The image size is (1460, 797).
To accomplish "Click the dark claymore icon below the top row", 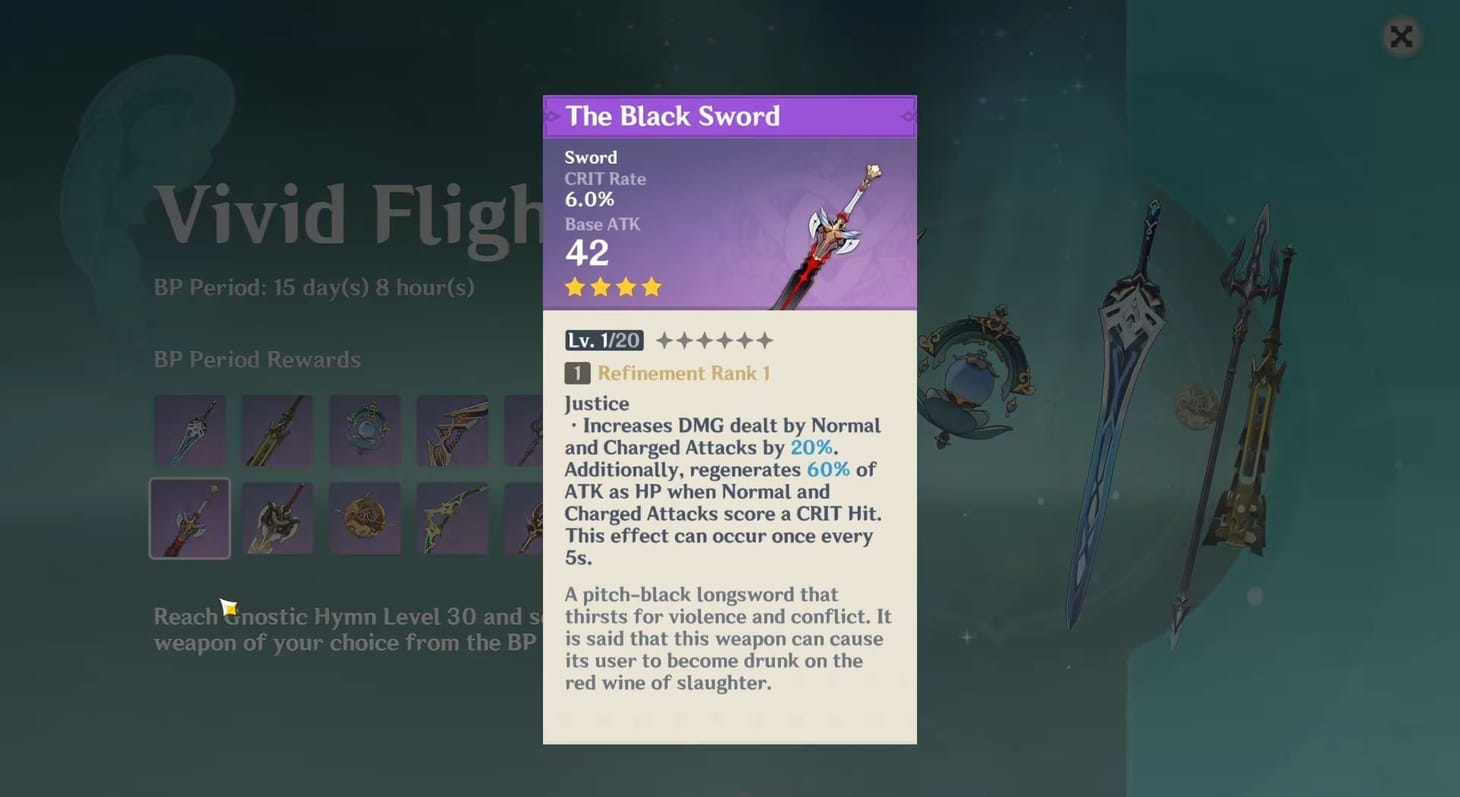I will (277, 517).
